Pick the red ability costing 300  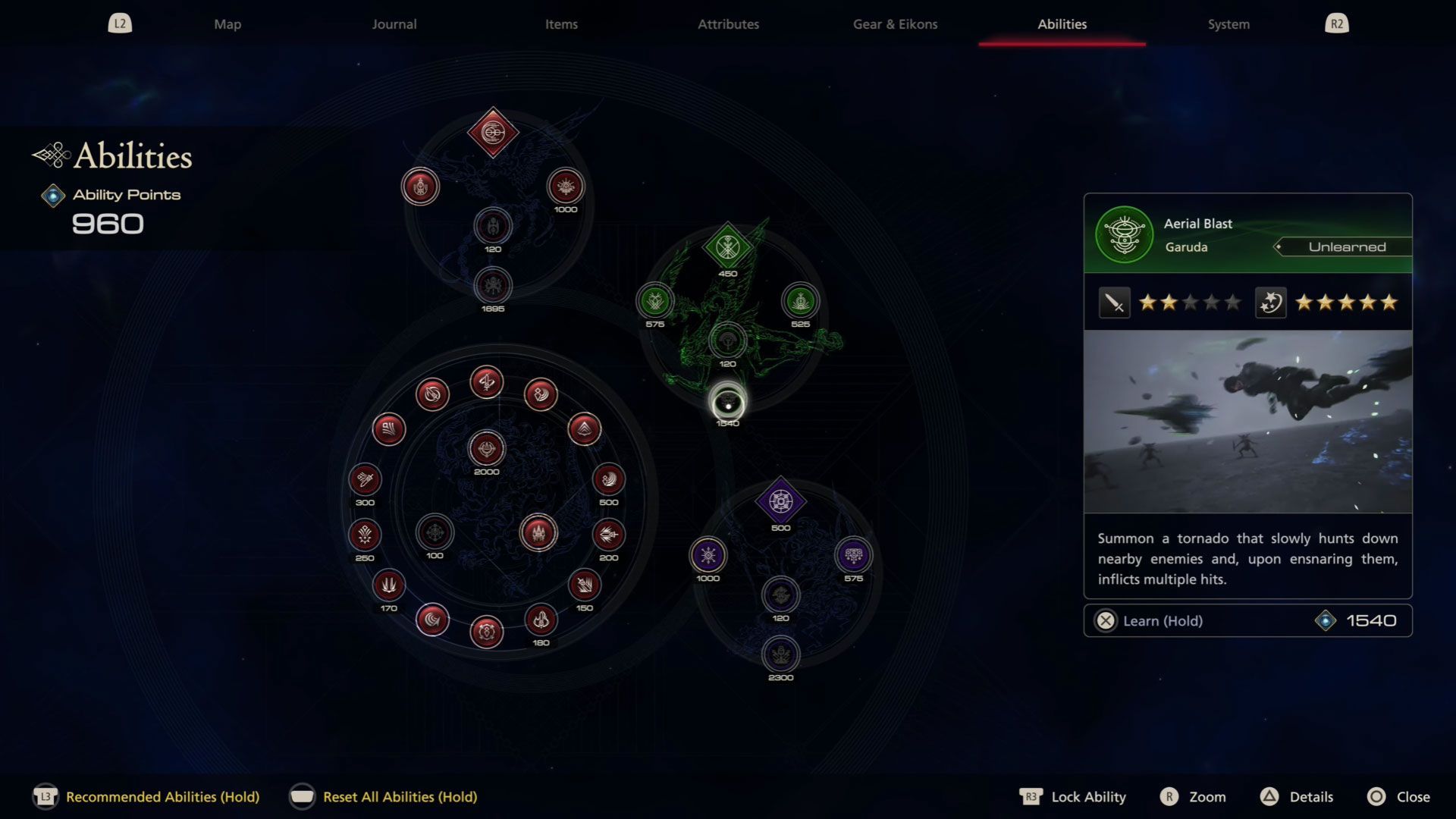tap(365, 479)
